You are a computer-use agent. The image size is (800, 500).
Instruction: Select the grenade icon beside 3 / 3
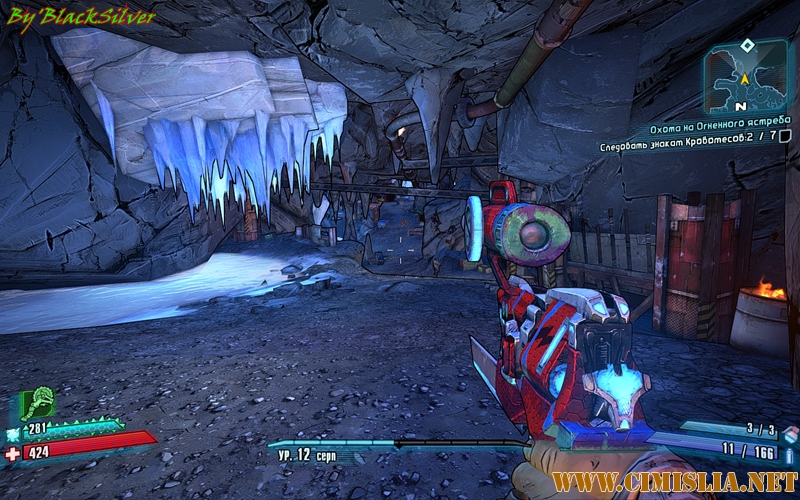point(789,433)
